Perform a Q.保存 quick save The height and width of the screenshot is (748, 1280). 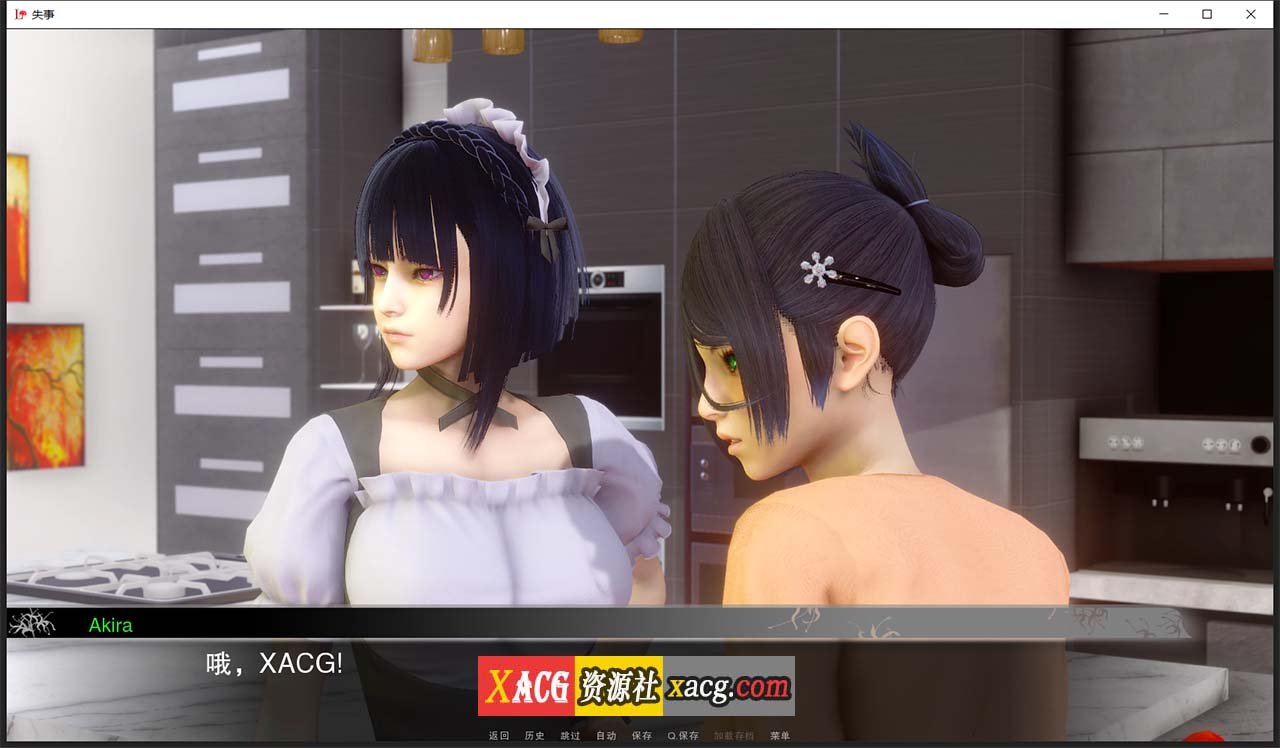(x=680, y=735)
